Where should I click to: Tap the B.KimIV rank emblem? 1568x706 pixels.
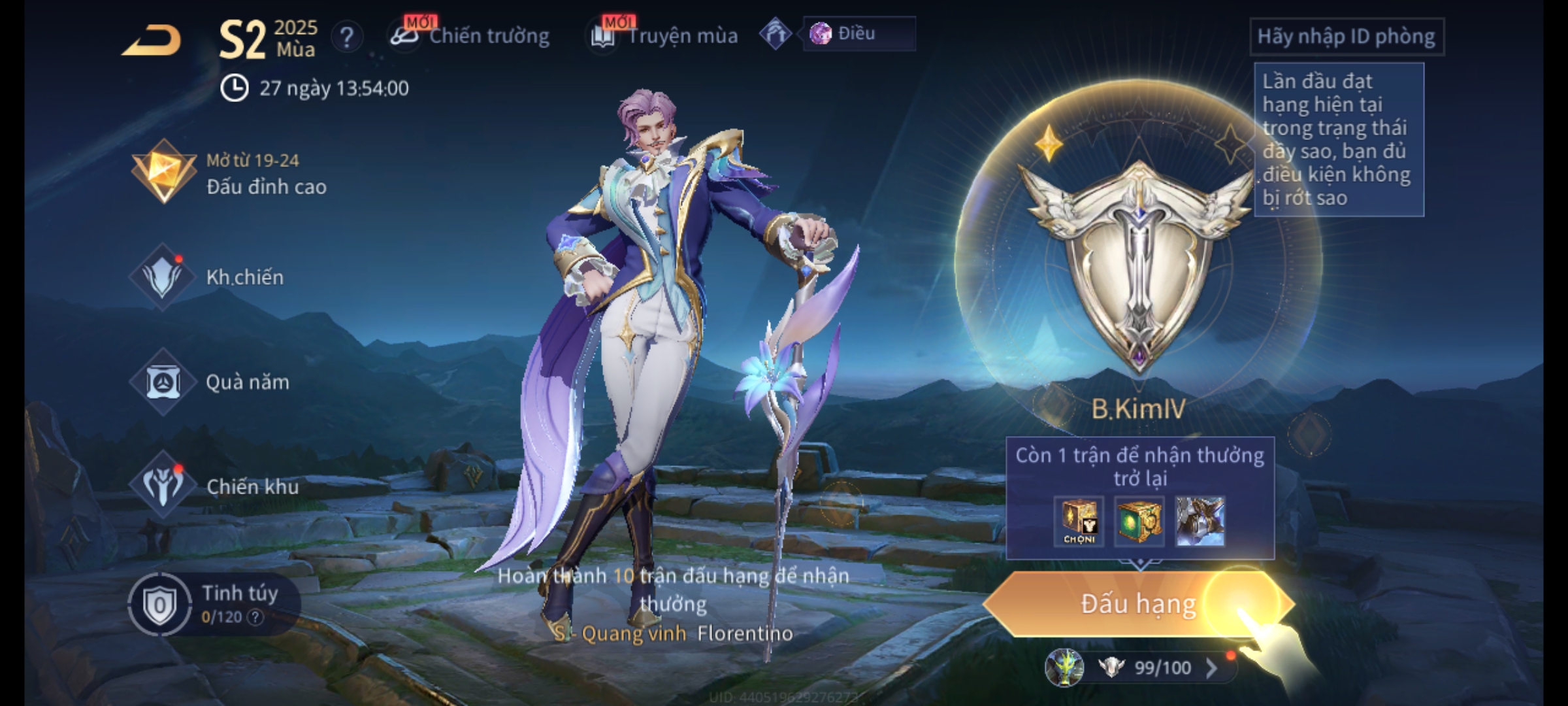1138,261
